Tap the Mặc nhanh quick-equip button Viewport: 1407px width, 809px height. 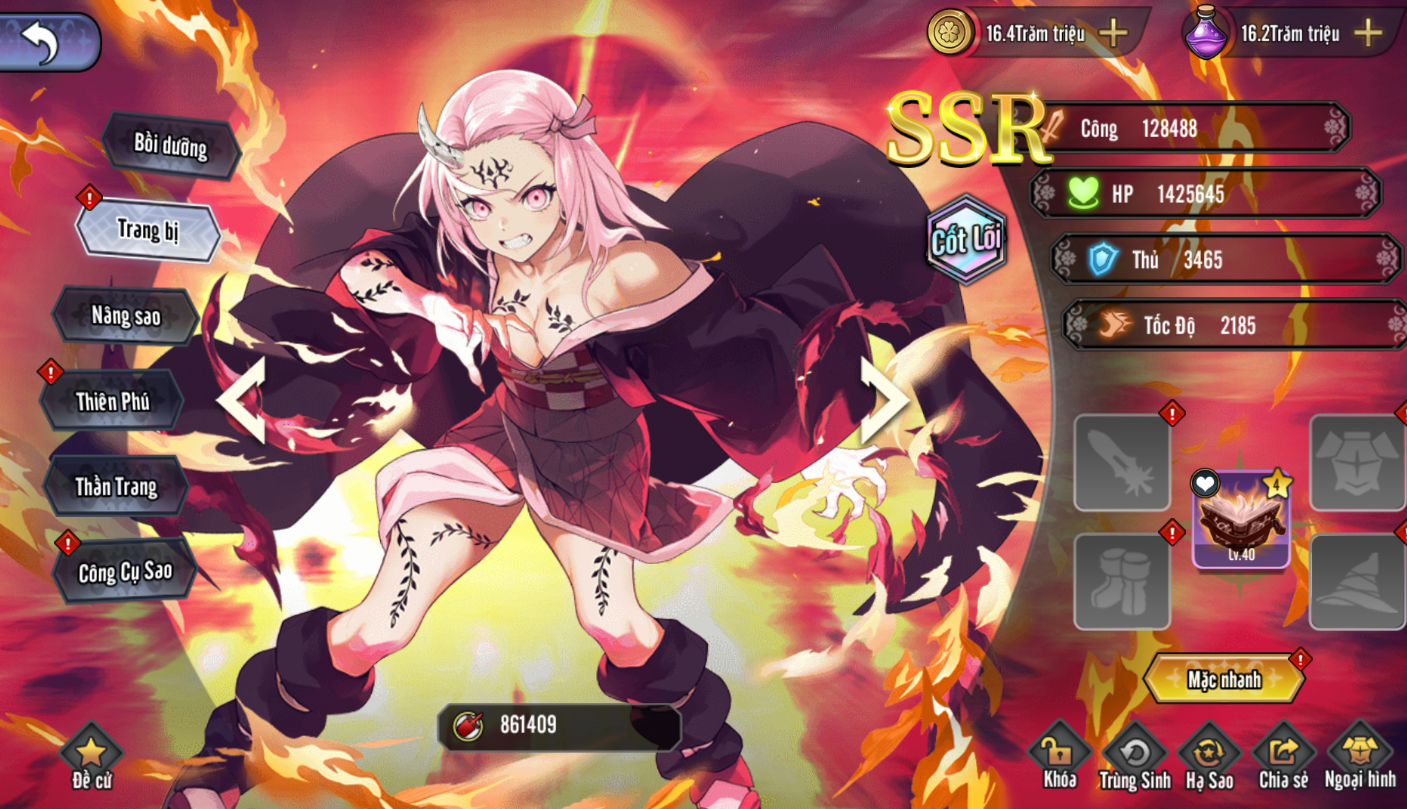(1224, 680)
